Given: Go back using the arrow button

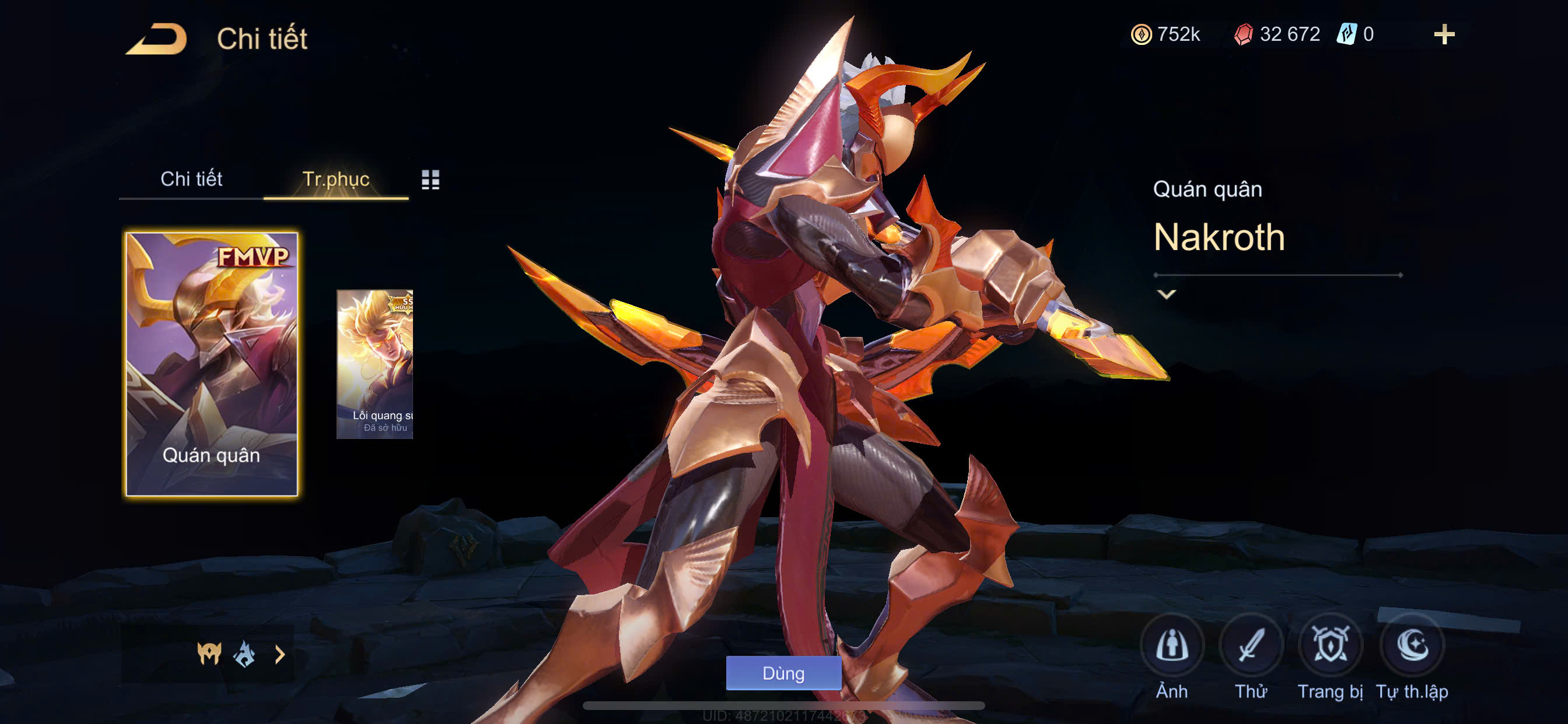Looking at the screenshot, I should (156, 39).
